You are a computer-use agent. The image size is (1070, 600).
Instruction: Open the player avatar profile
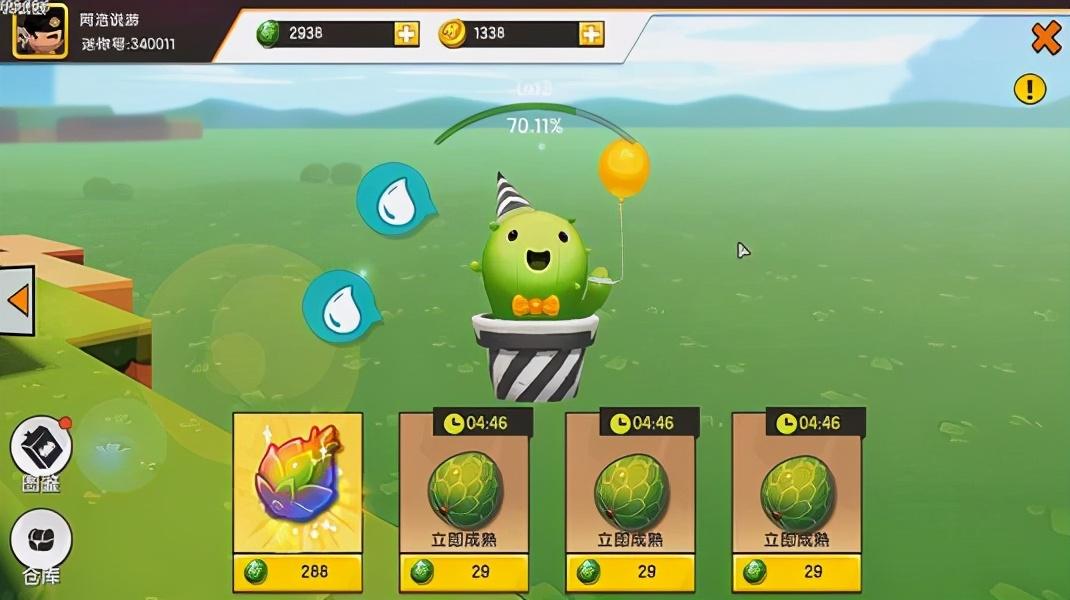[39, 30]
